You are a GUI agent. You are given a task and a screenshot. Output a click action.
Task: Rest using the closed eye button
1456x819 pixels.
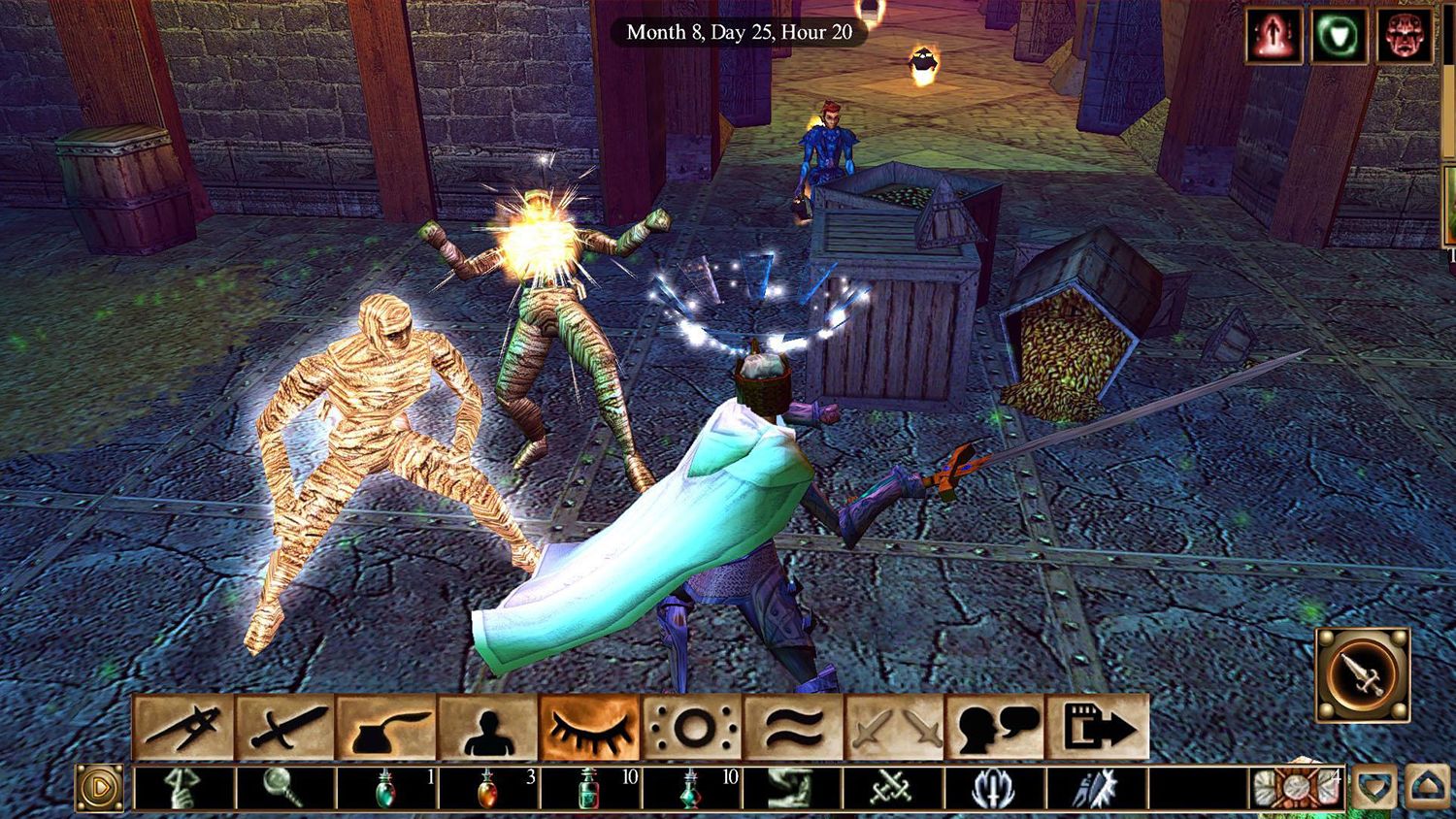coord(590,728)
